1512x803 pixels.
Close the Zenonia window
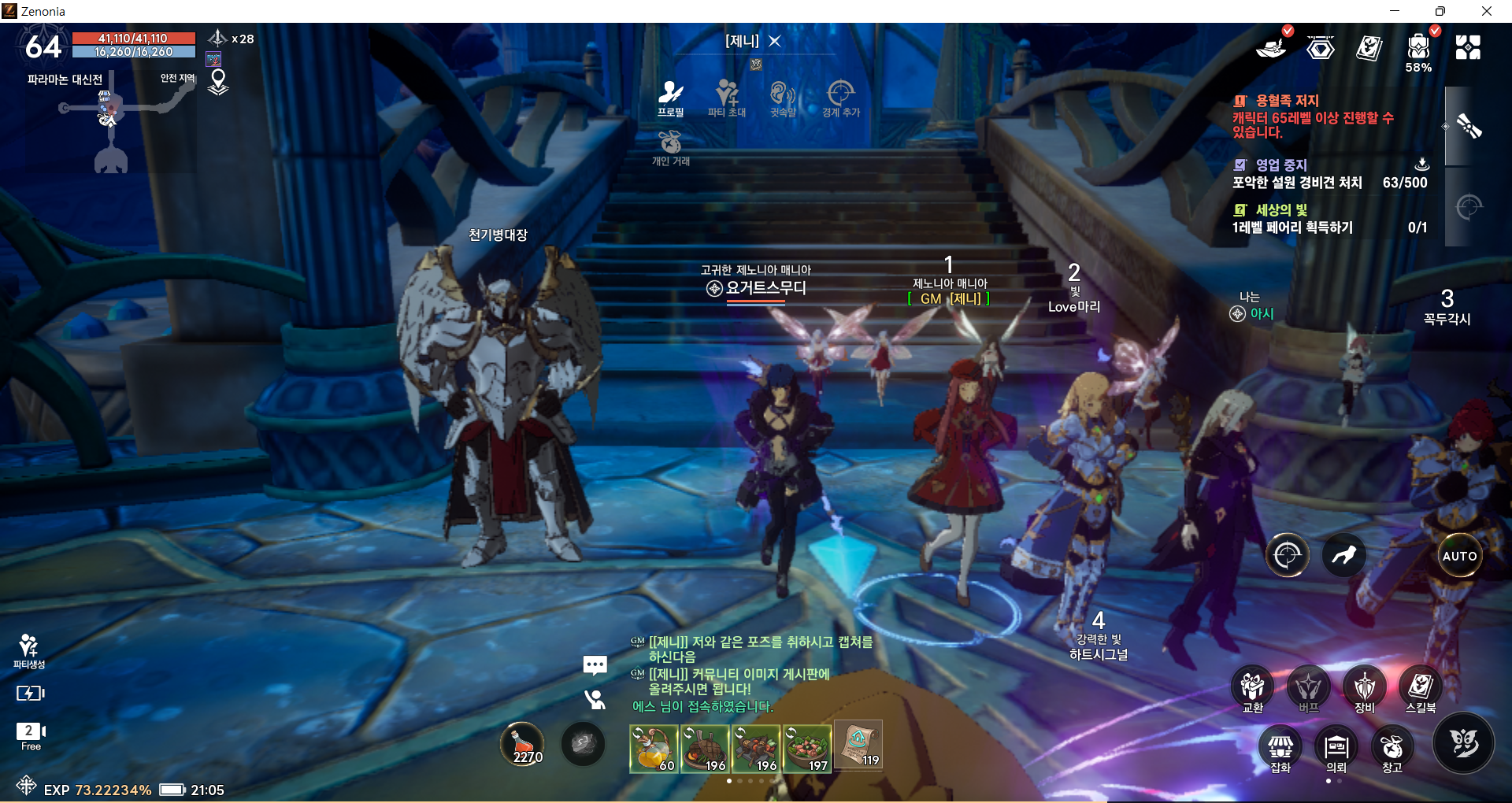[x=1486, y=11]
